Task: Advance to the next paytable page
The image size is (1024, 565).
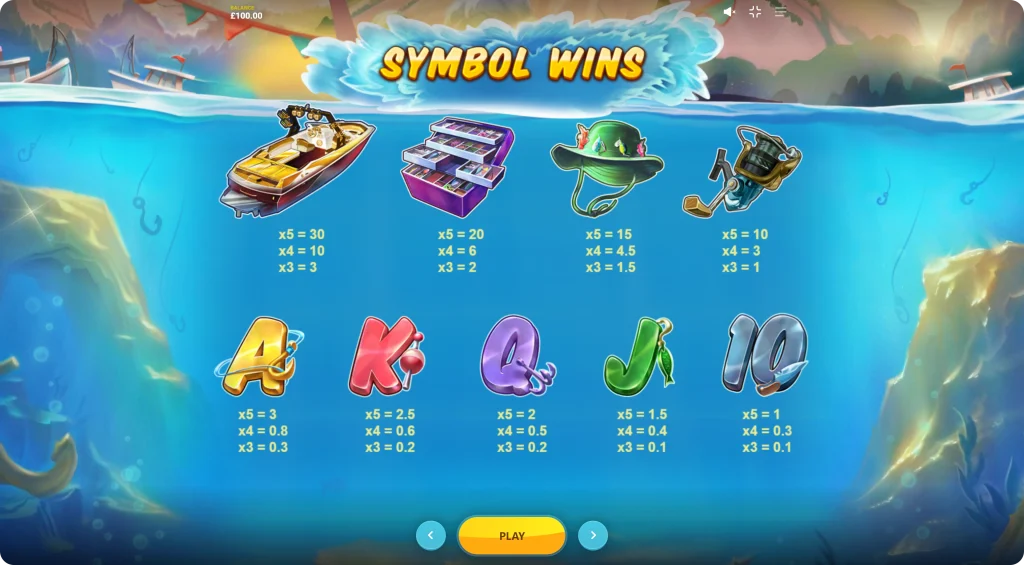Action: [593, 536]
